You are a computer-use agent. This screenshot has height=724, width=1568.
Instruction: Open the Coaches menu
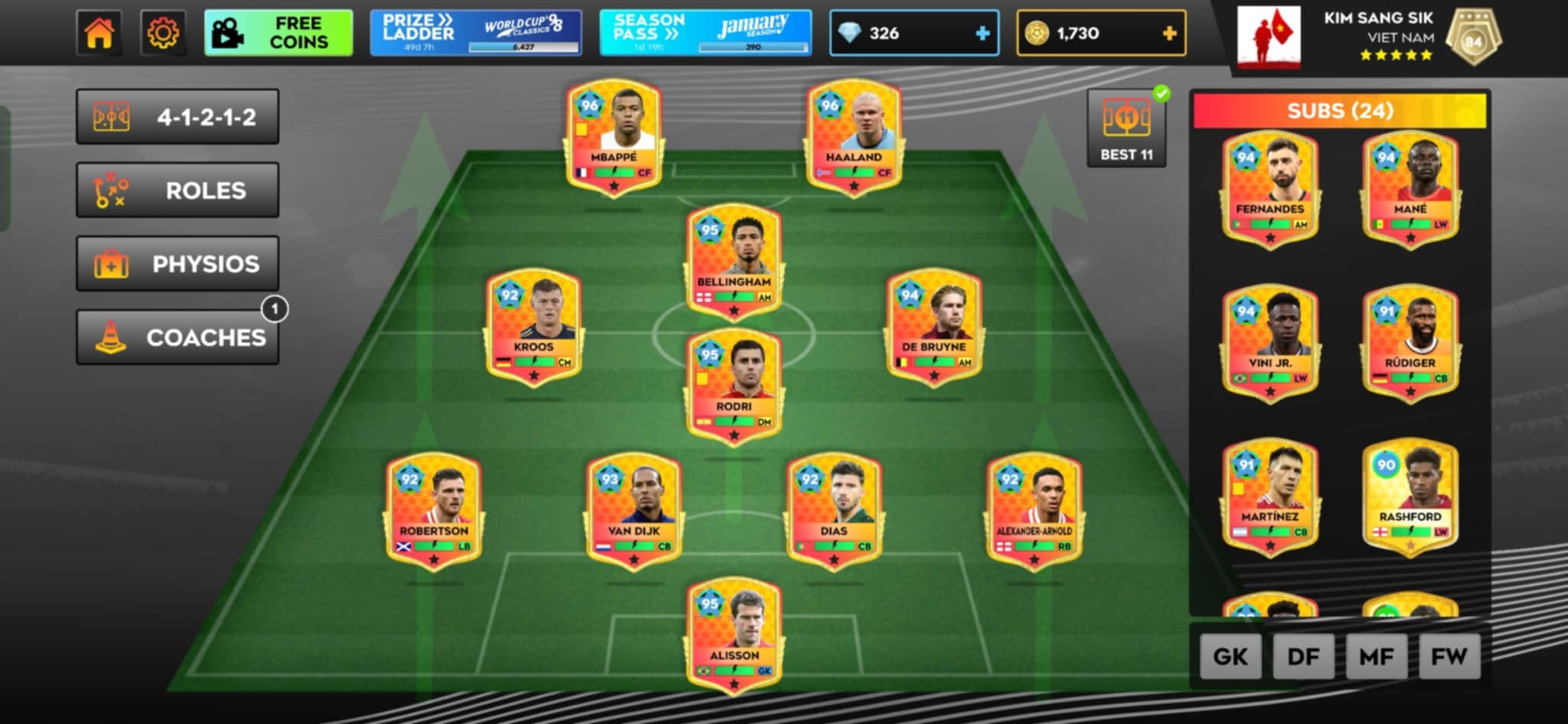point(177,337)
